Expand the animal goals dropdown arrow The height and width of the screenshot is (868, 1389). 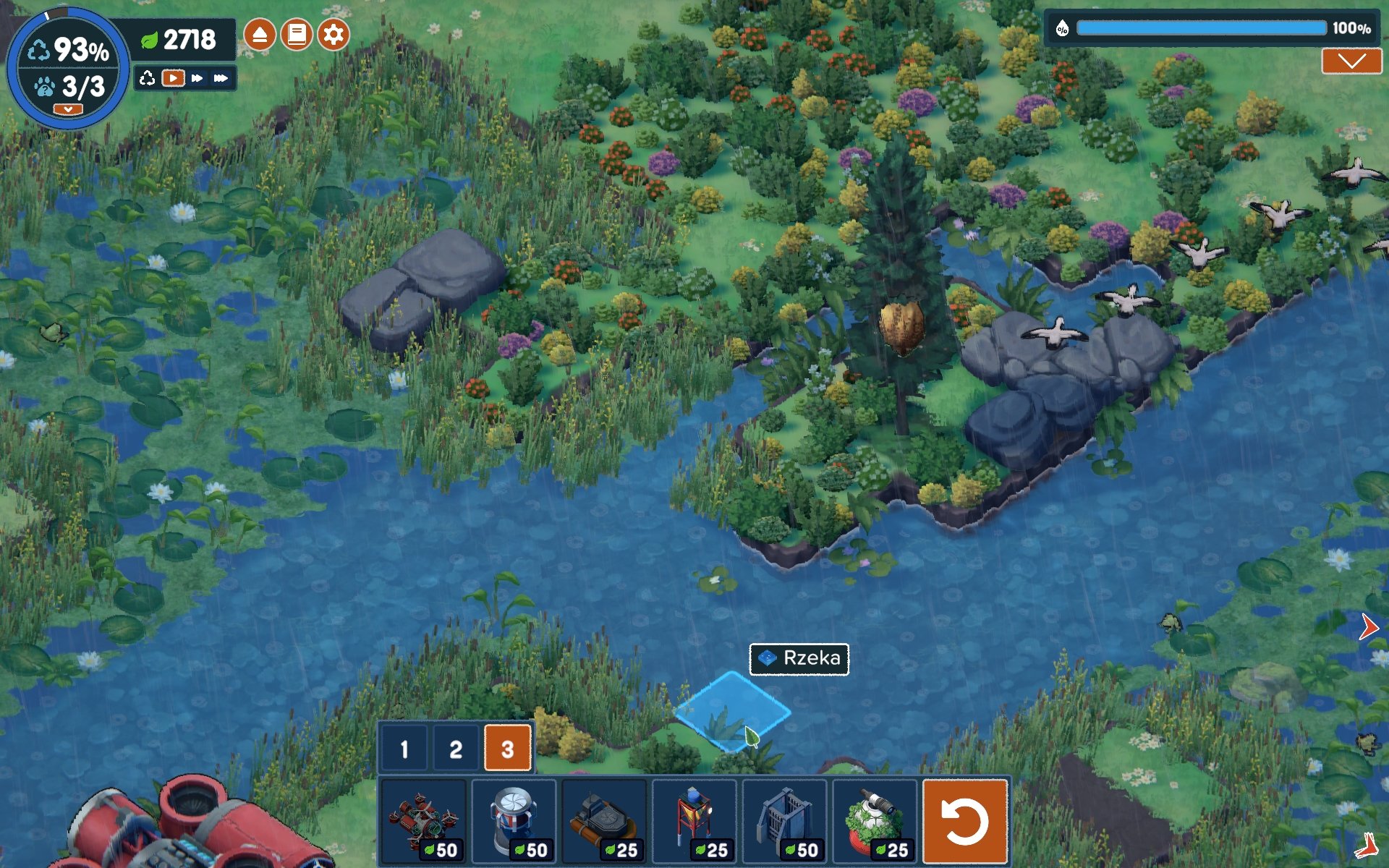[x=68, y=109]
